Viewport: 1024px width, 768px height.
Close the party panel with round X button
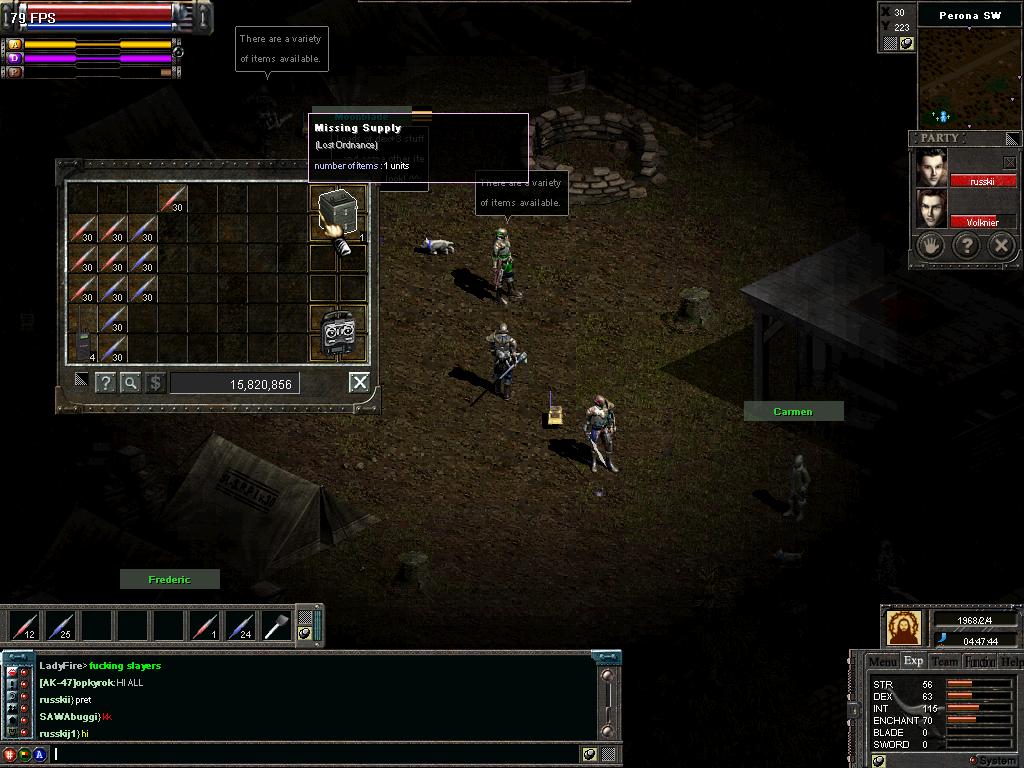pyautogui.click(x=1000, y=246)
